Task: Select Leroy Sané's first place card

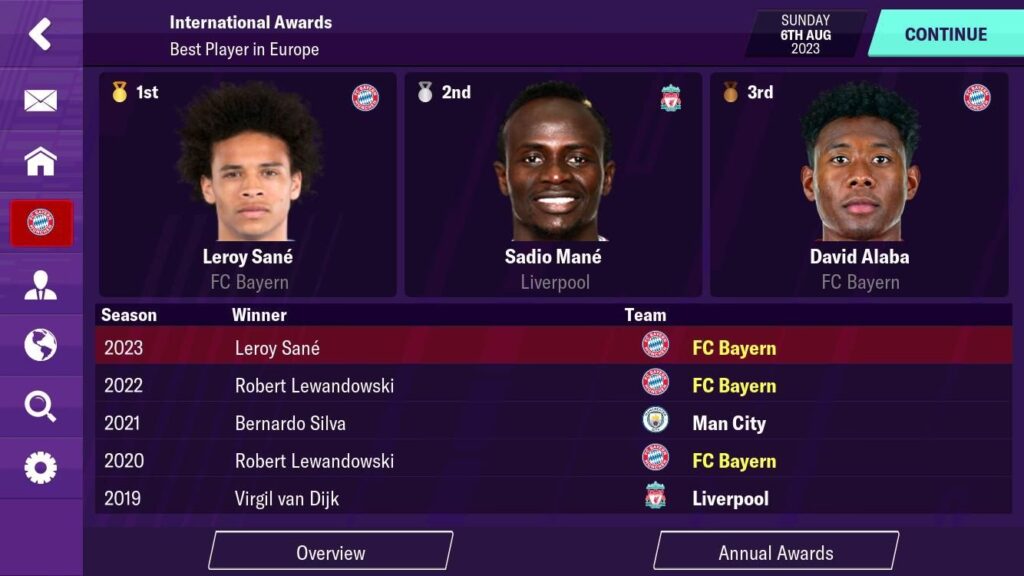Action: [248, 185]
